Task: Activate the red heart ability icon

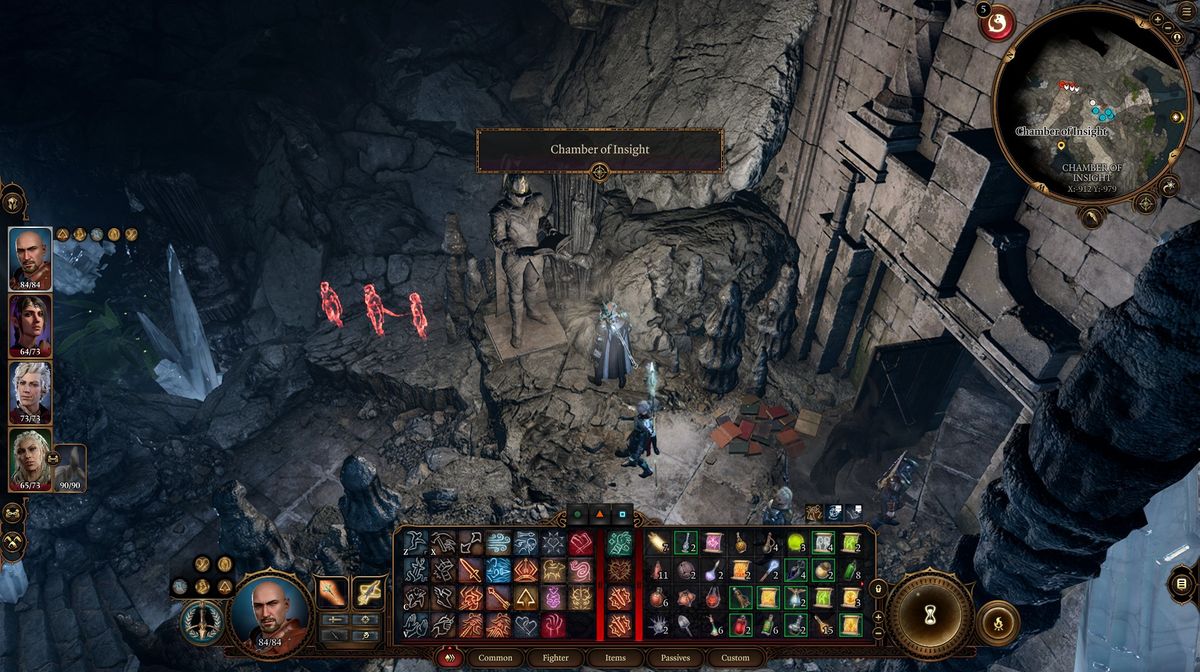Action: point(581,544)
